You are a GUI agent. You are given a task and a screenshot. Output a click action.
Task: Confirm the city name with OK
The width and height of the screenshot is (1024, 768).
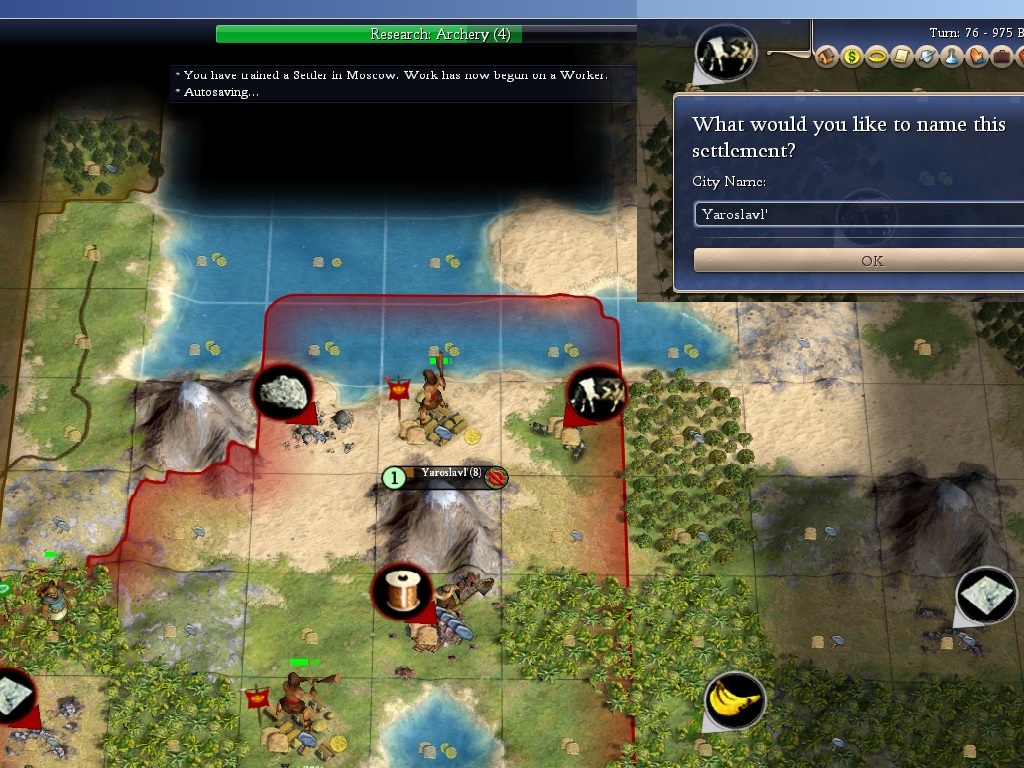(871, 260)
